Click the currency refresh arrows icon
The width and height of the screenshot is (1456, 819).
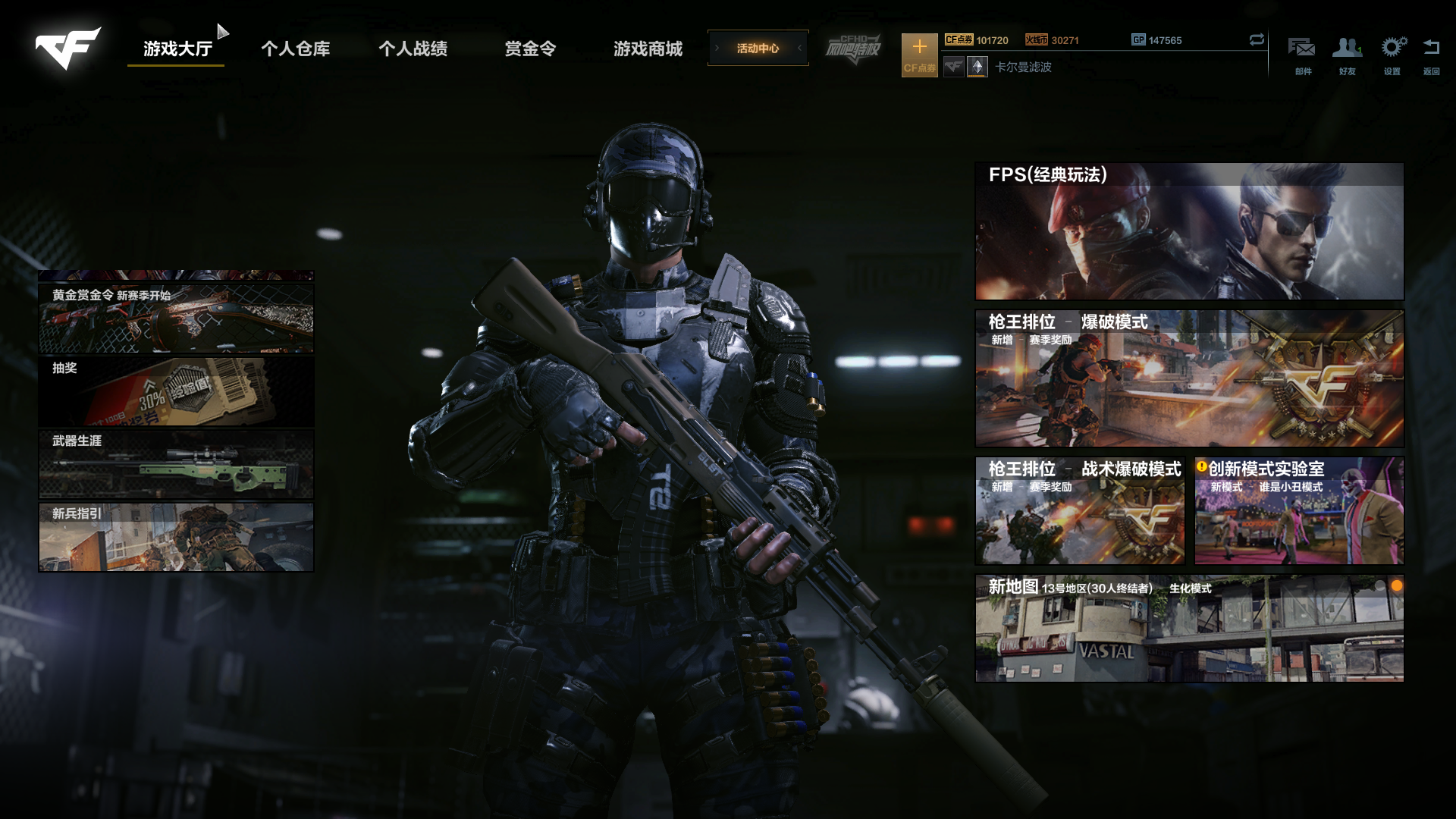[1257, 39]
